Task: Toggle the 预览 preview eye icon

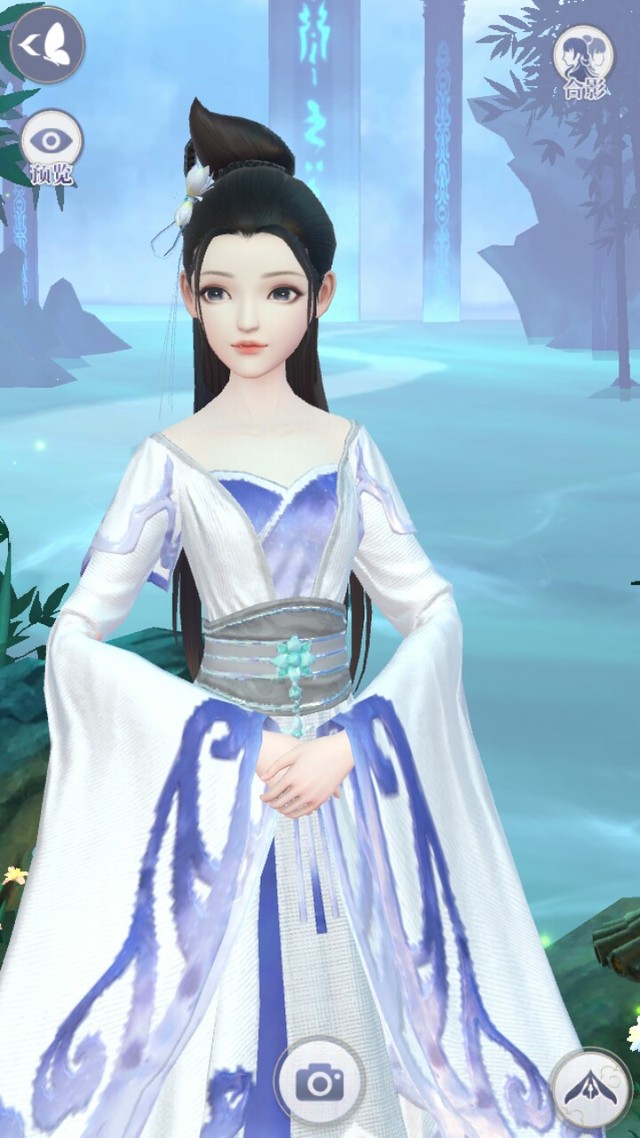Action: point(51,146)
